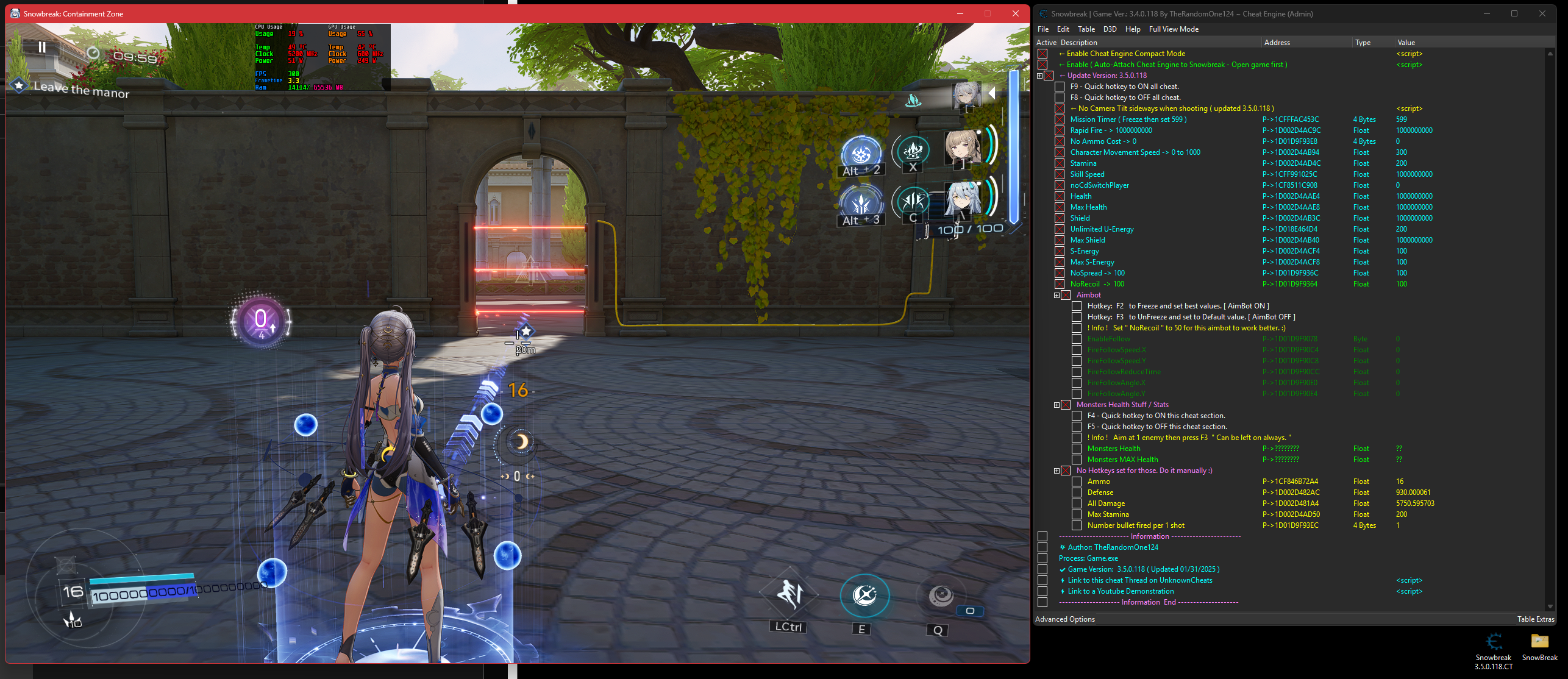1568x679 pixels.
Task: Click the circular skill icon marked X
Action: tap(912, 150)
